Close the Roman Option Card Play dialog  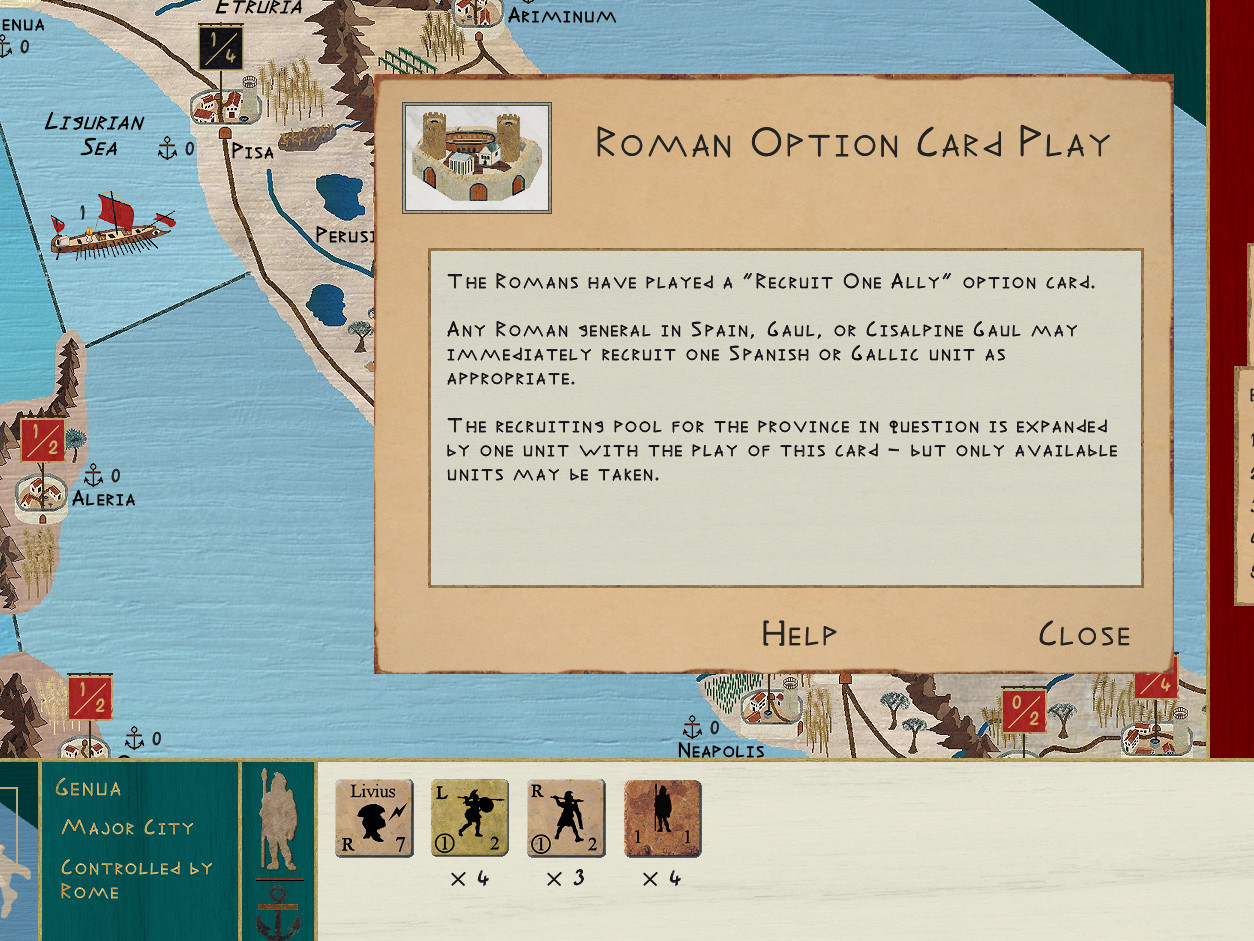(1084, 635)
